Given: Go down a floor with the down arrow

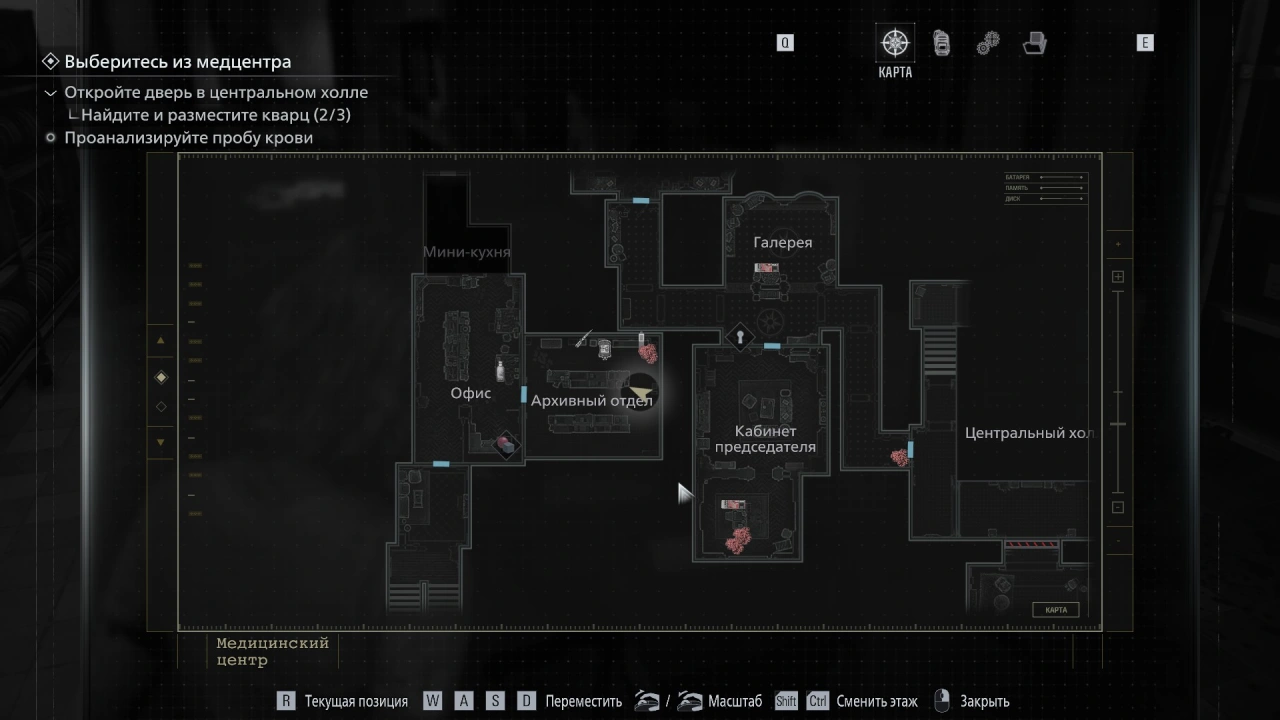Looking at the screenshot, I should point(161,442).
